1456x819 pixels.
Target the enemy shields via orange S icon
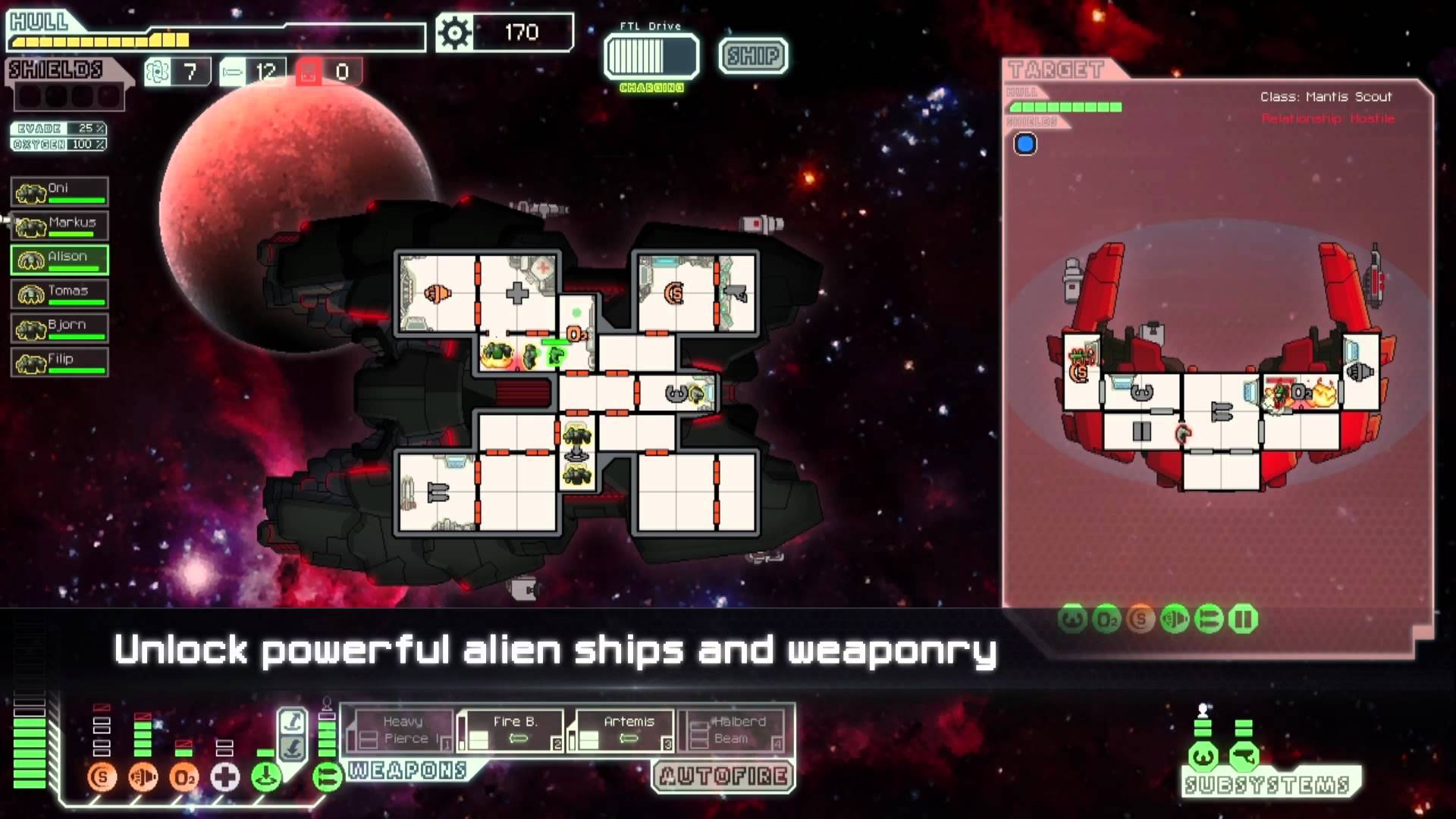pos(1140,620)
